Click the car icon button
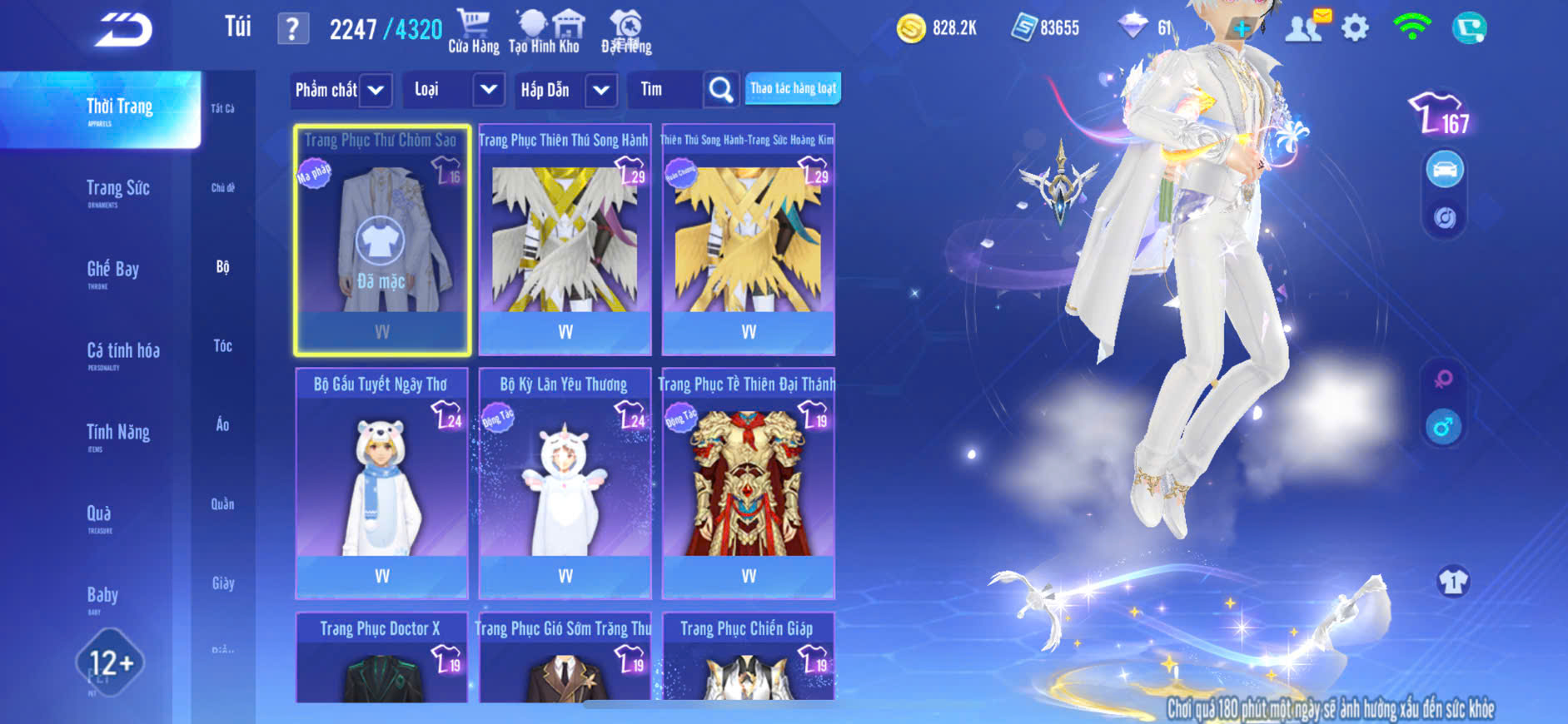 coord(1445,170)
